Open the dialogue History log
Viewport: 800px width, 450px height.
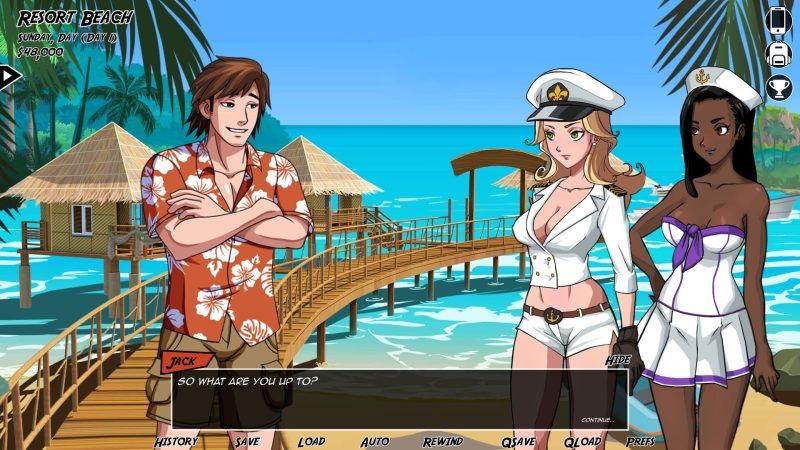point(176,441)
